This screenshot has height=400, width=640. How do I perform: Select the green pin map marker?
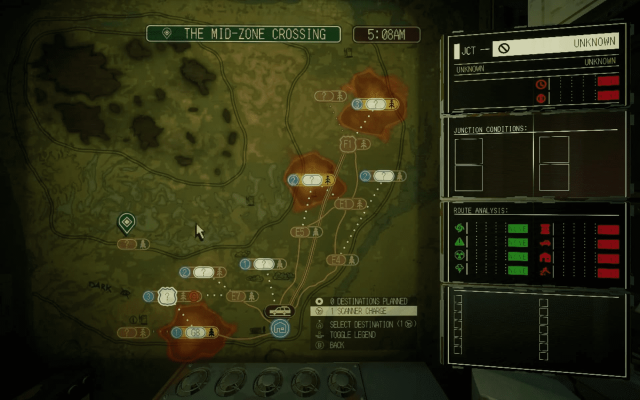click(x=126, y=222)
